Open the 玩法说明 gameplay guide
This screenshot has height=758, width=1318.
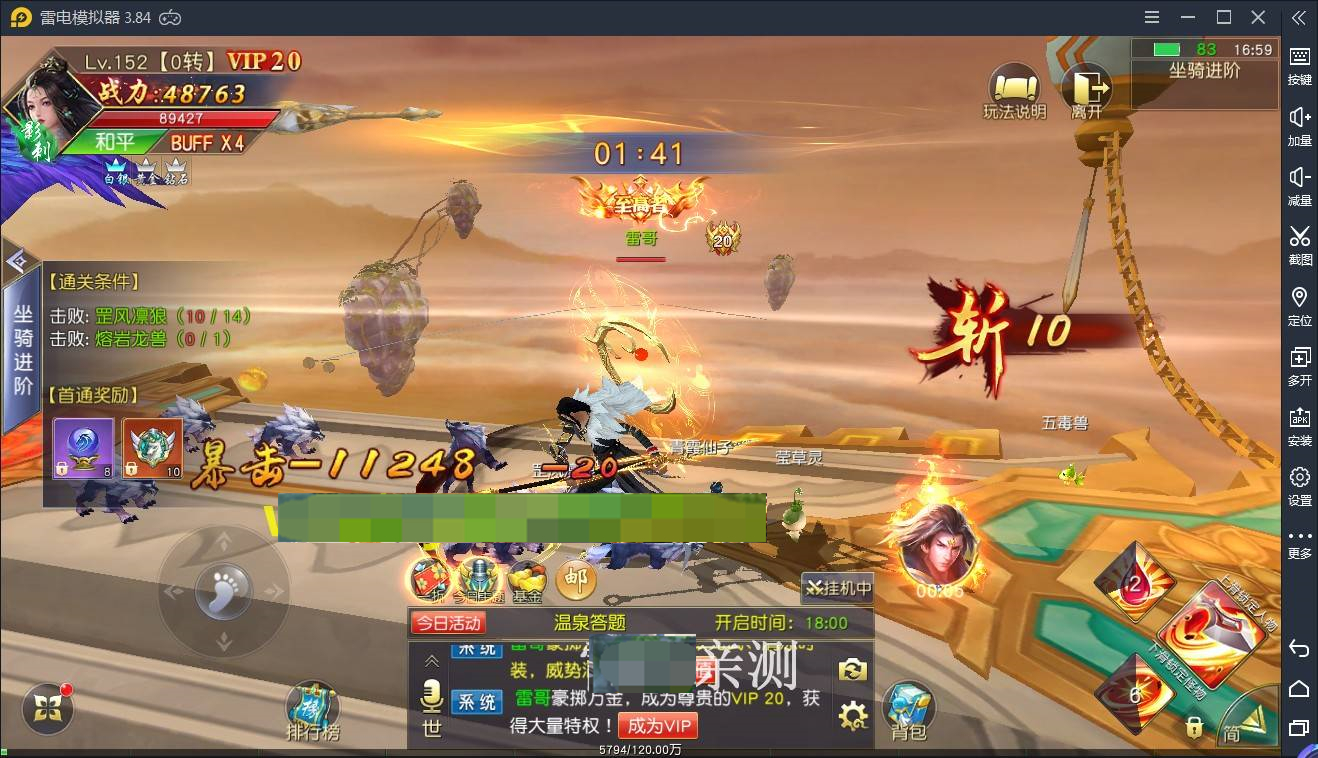1014,89
